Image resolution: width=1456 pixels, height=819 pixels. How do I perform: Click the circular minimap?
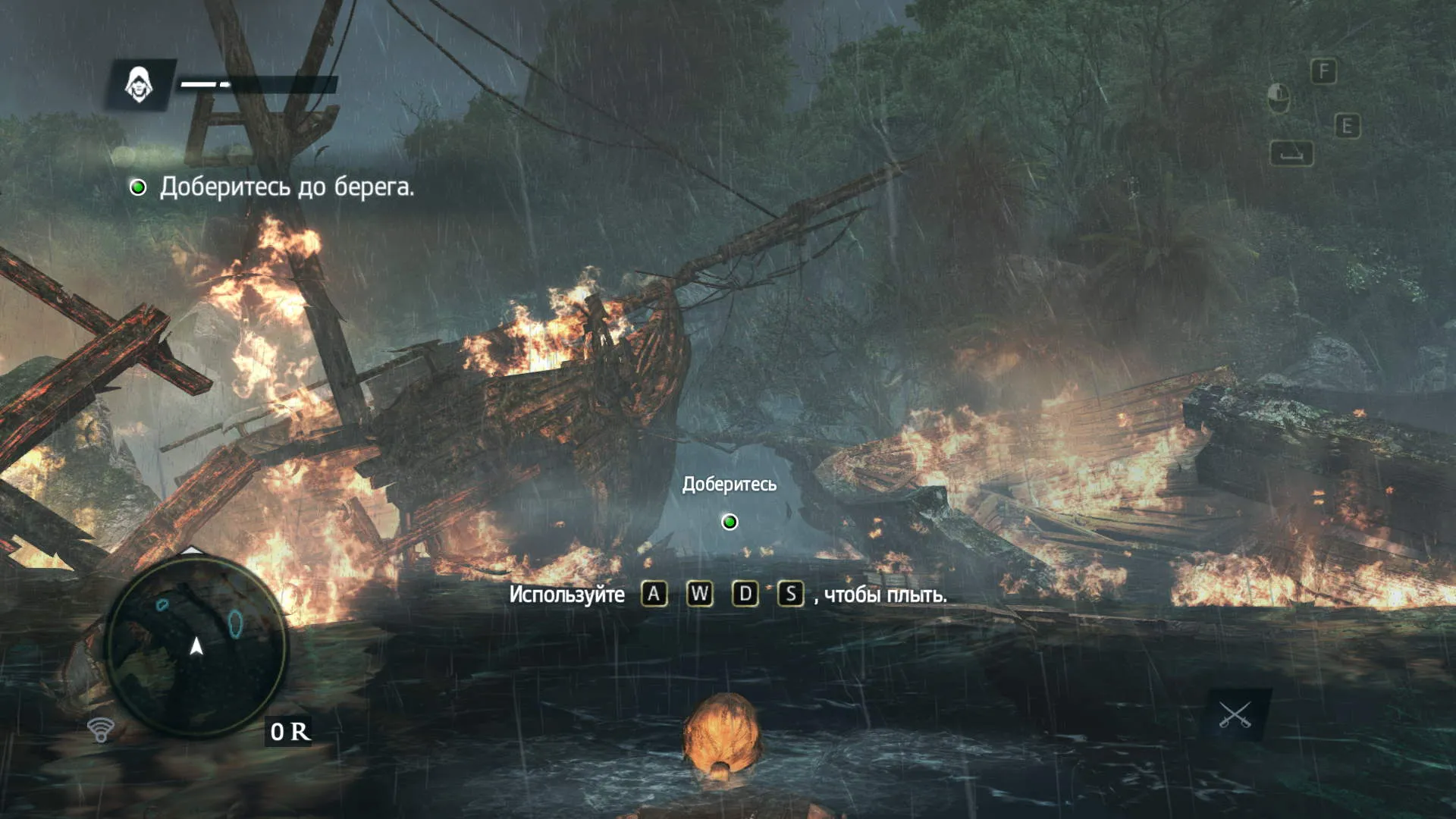pyautogui.click(x=196, y=646)
